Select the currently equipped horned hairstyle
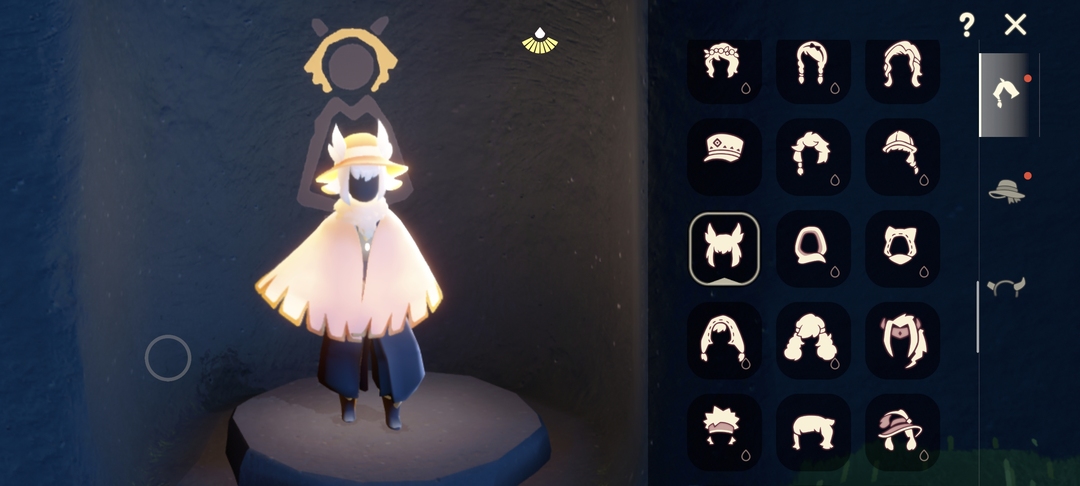This screenshot has height=486, width=1080. click(724, 248)
